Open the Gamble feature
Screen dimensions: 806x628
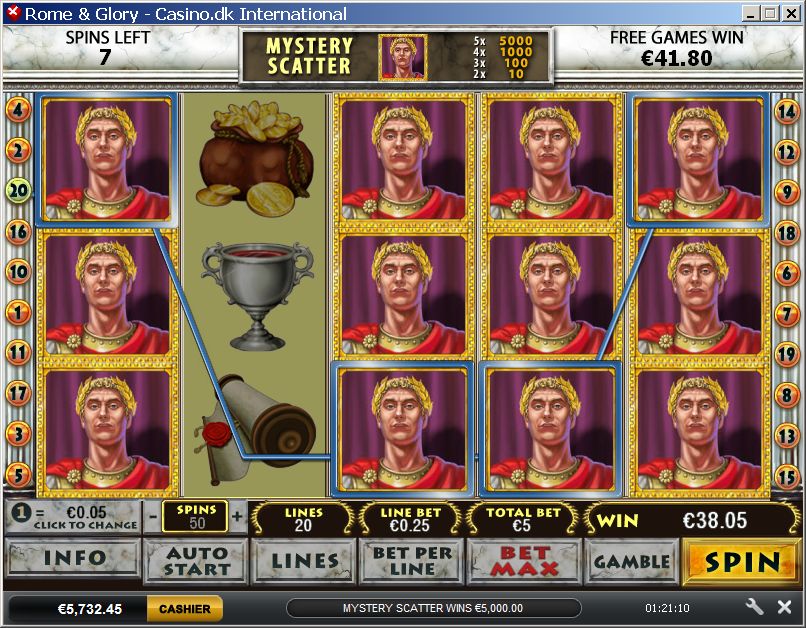tap(630, 561)
